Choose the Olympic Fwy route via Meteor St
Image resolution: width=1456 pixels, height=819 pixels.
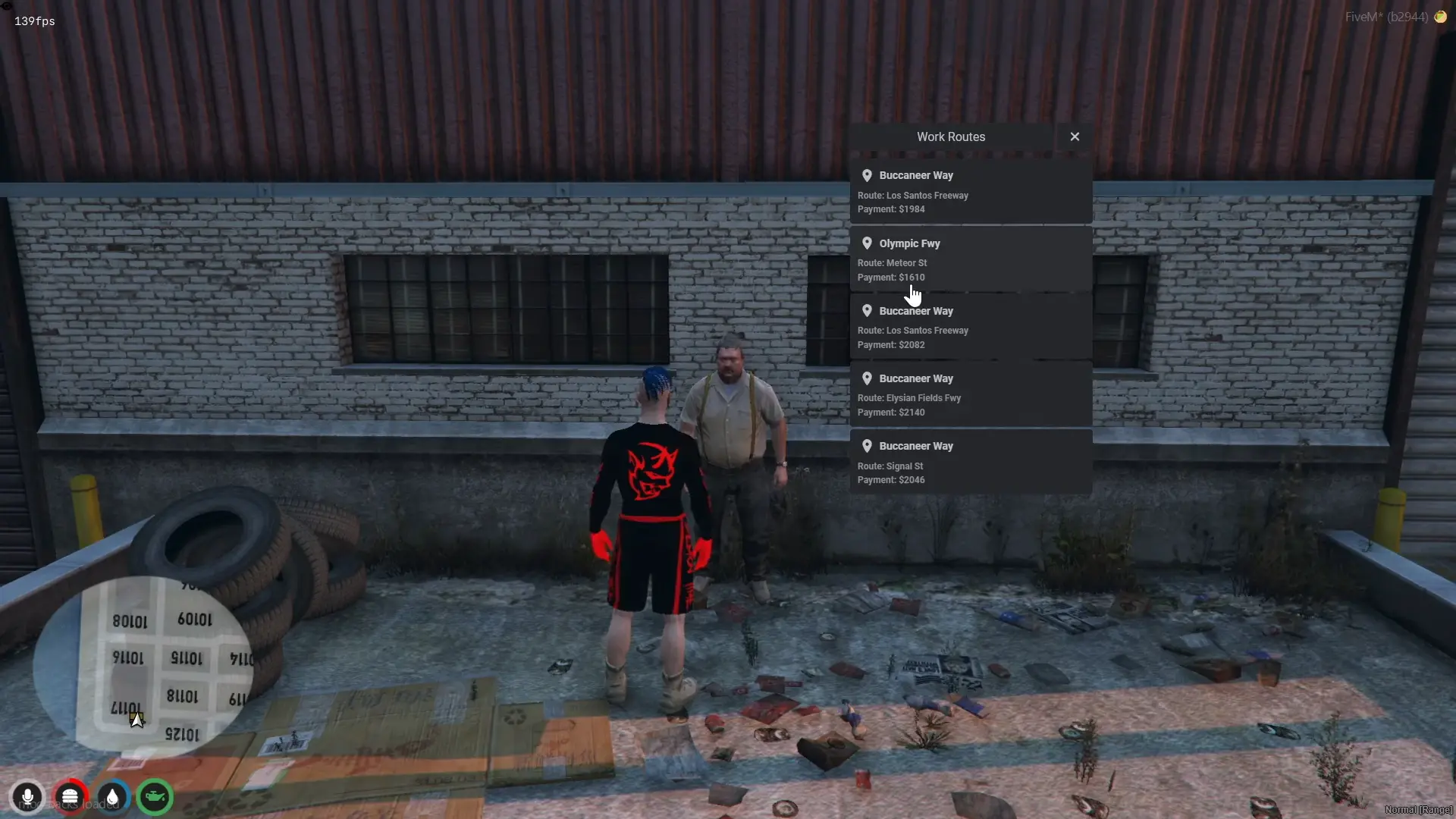pos(971,259)
